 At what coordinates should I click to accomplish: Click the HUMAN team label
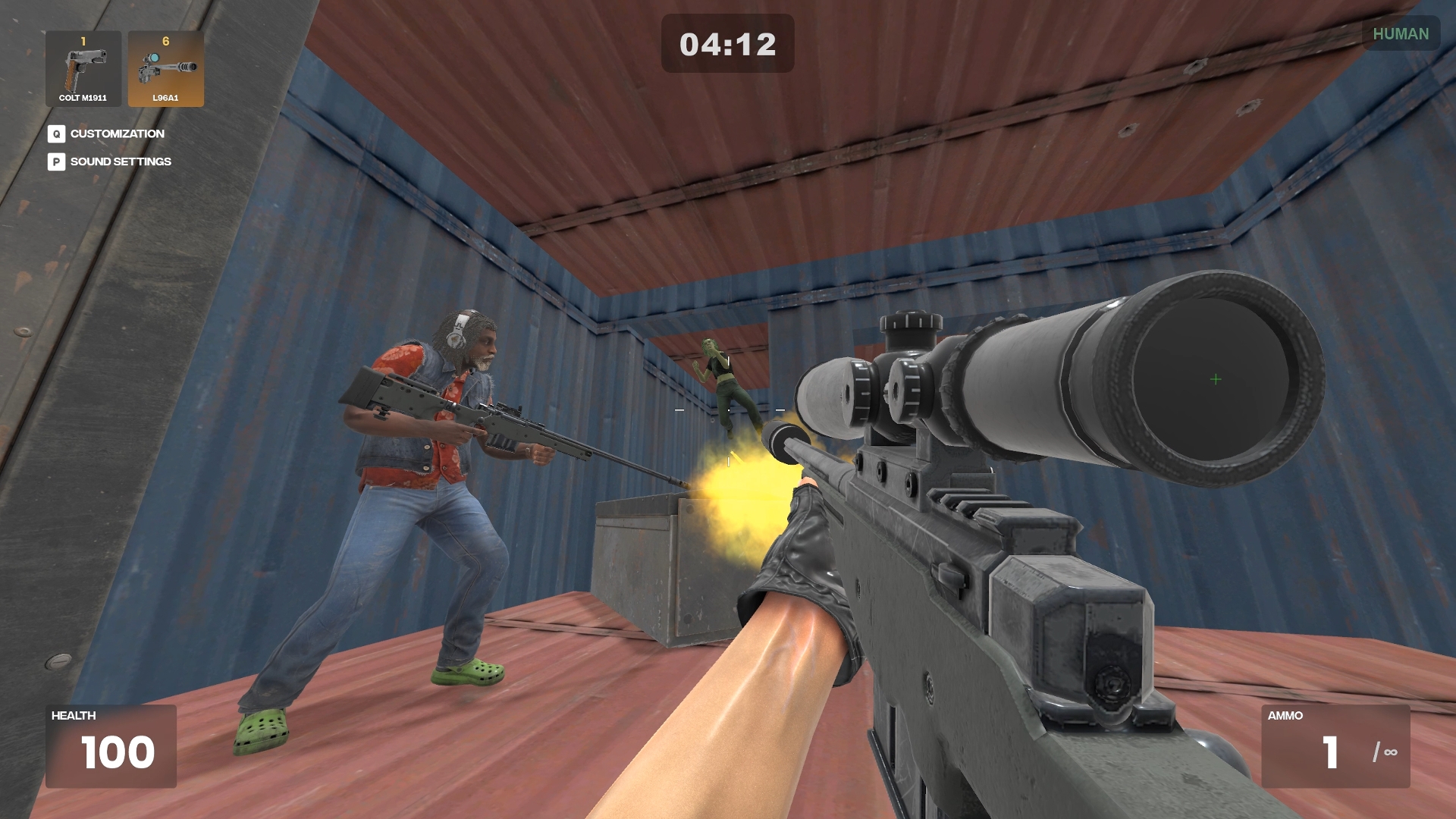coord(1400,34)
